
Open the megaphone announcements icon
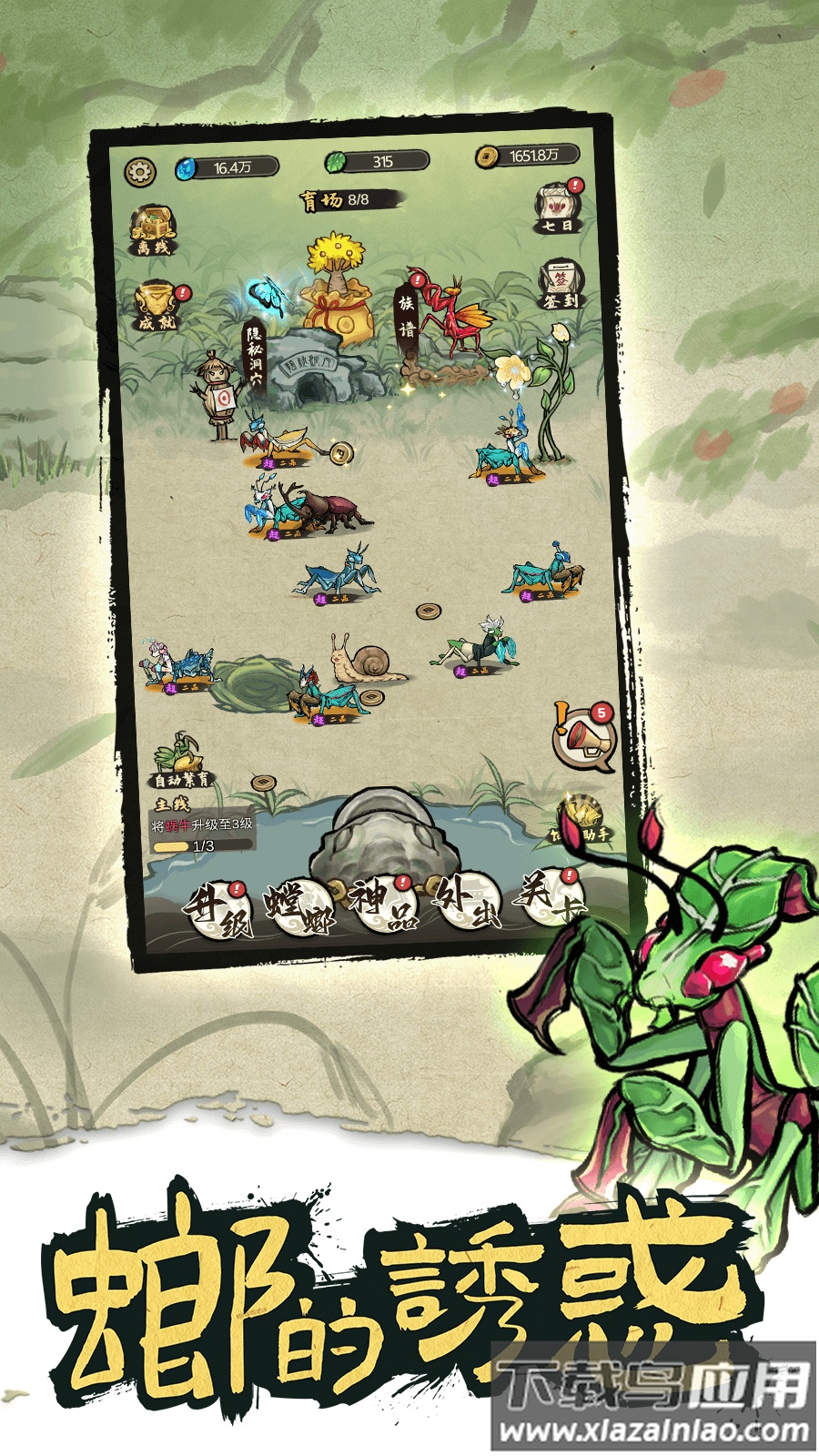click(584, 739)
